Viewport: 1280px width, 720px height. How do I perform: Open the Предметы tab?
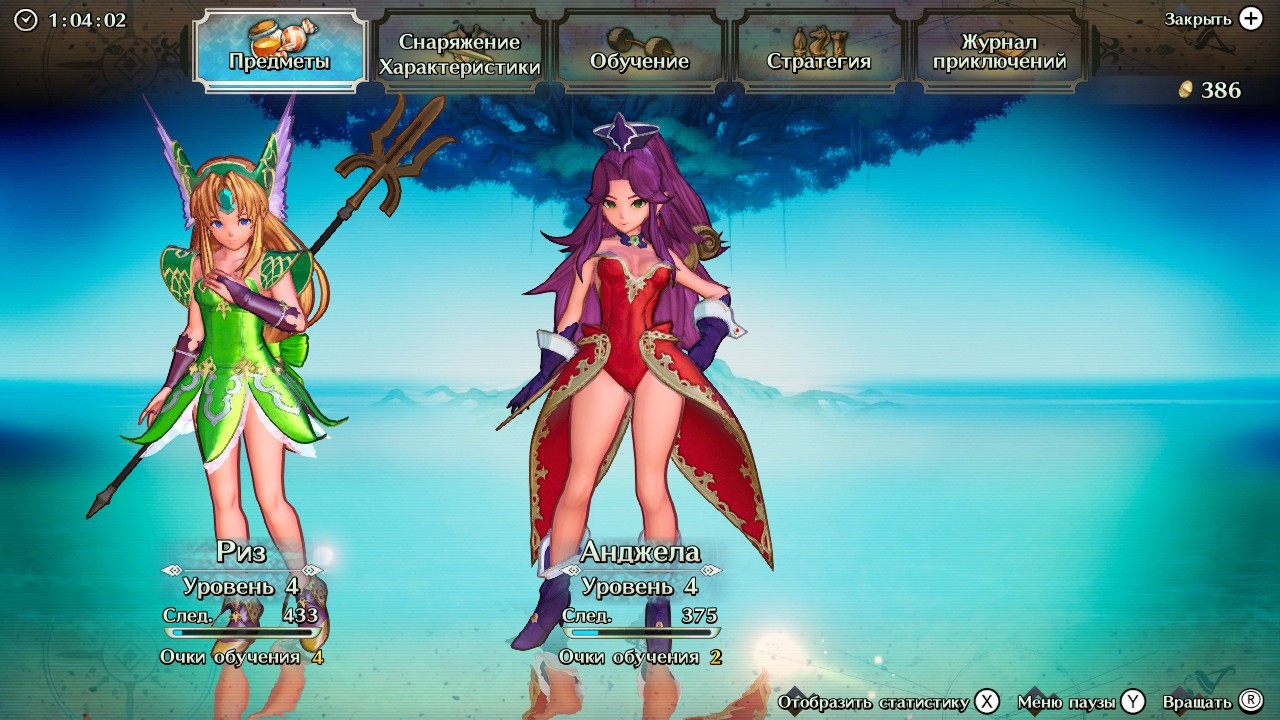point(279,51)
